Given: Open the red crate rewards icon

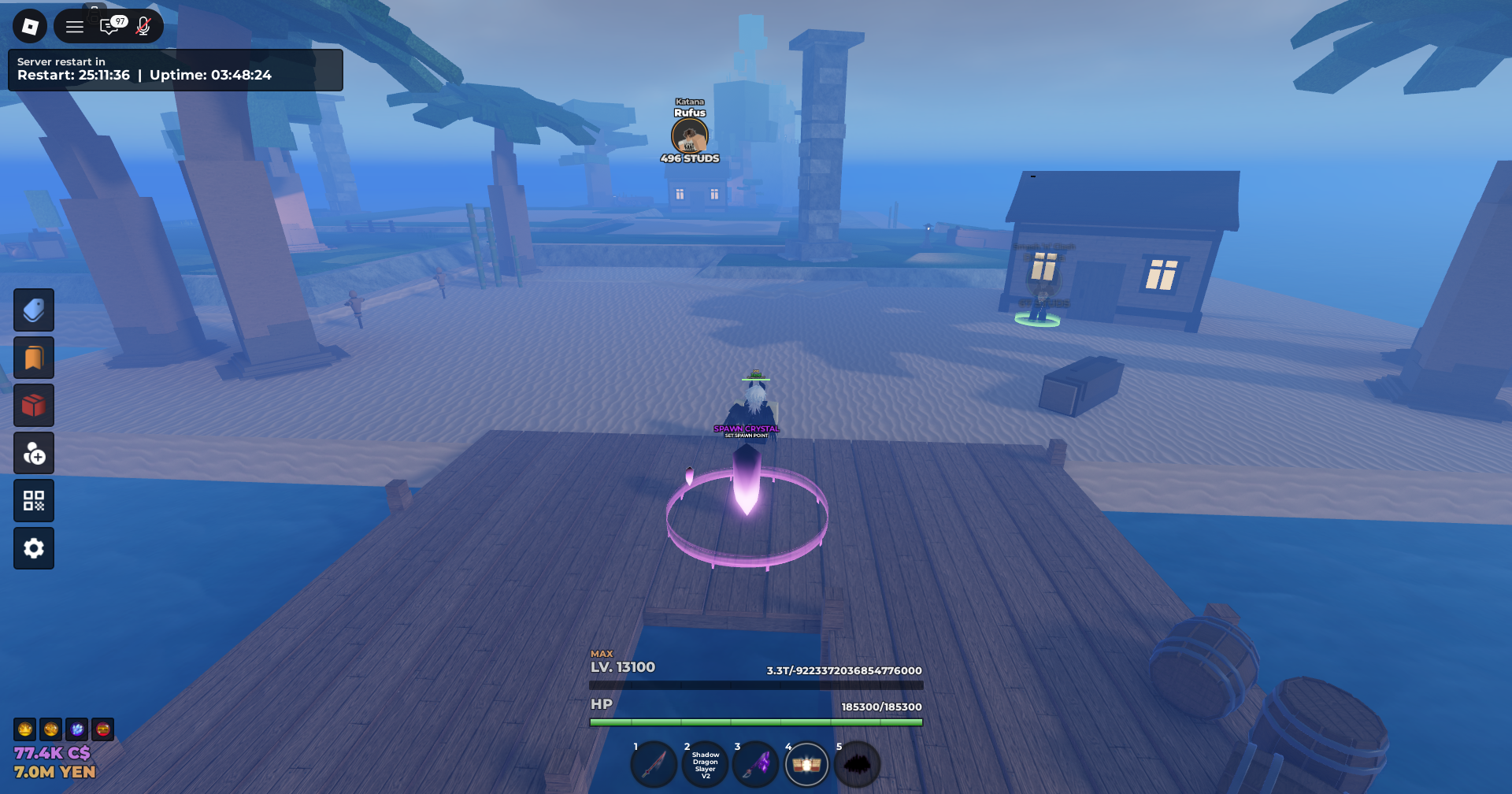Looking at the screenshot, I should pyautogui.click(x=33, y=405).
